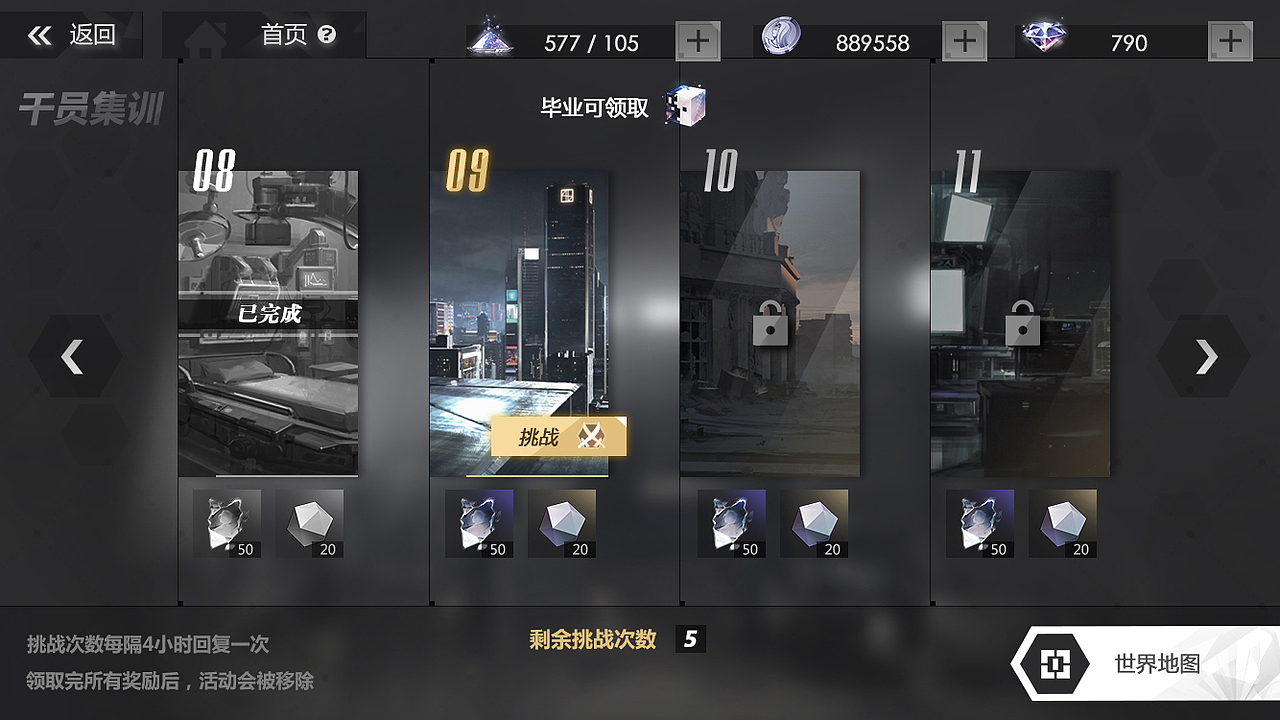Open the home icon next to 首页
This screenshot has width=1280, height=720.
[205, 36]
